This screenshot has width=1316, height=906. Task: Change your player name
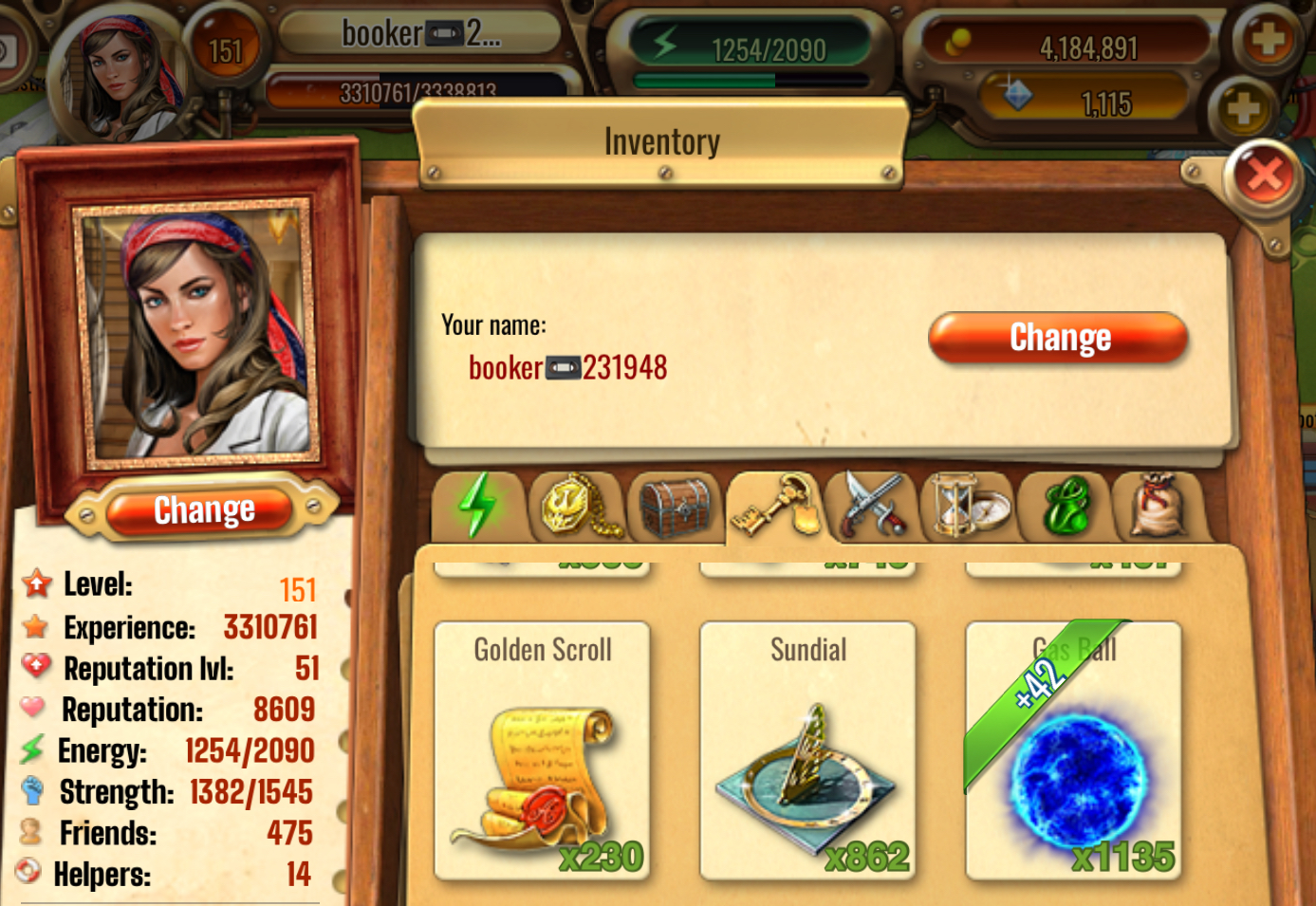point(1058,338)
